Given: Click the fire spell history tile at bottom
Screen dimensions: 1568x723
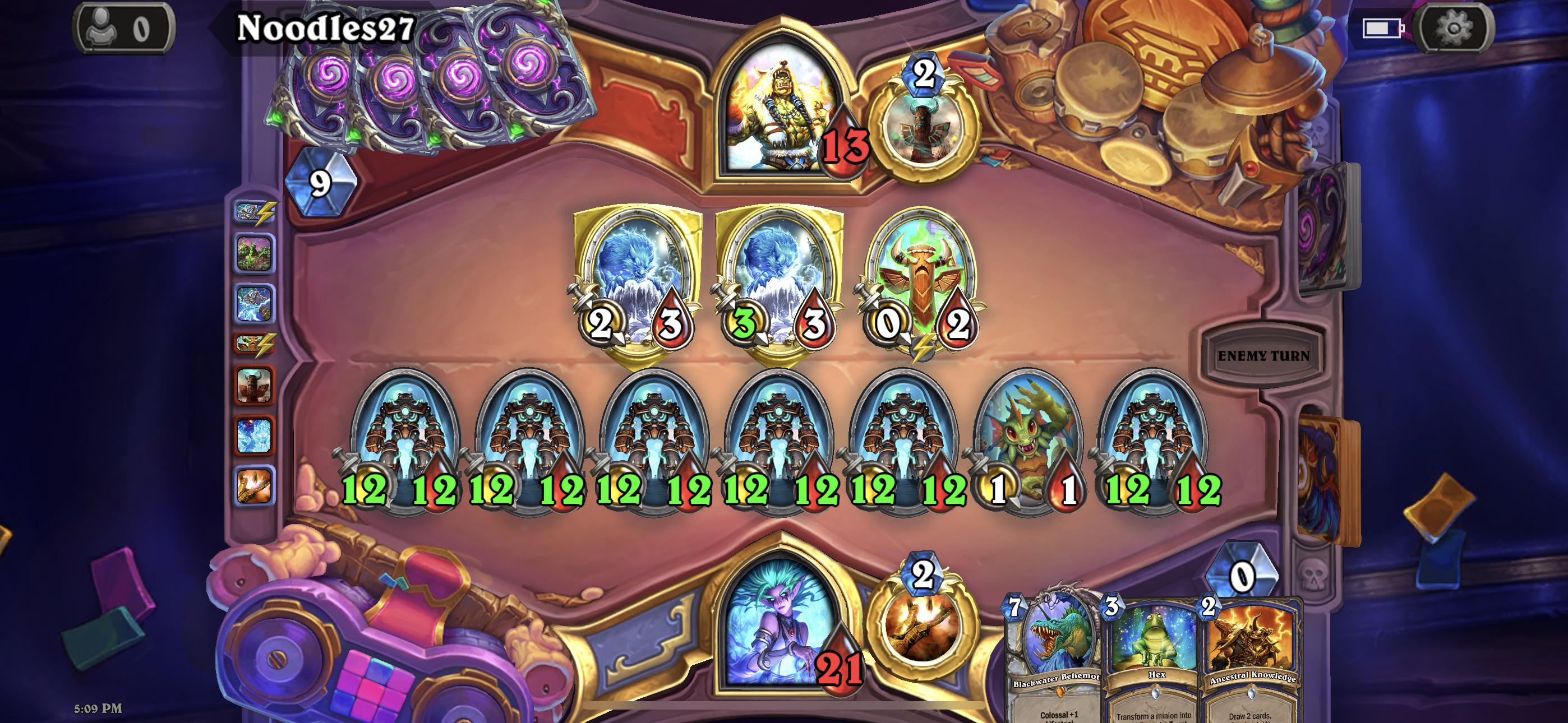Looking at the screenshot, I should (x=256, y=487).
